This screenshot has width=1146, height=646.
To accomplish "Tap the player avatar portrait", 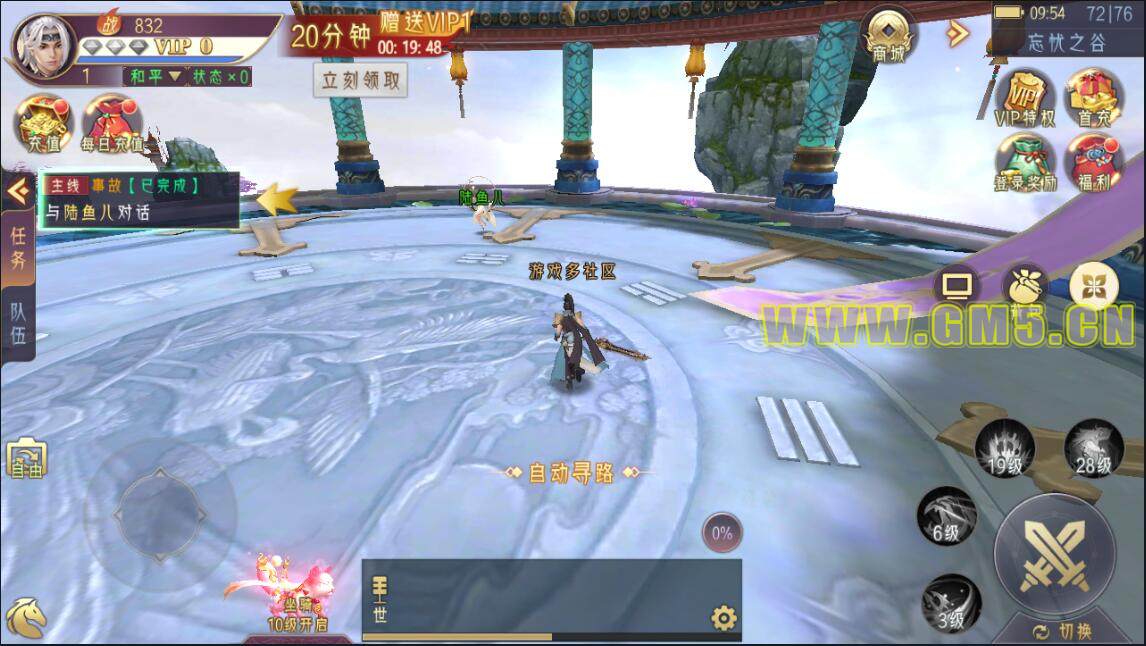I will tap(44, 46).
